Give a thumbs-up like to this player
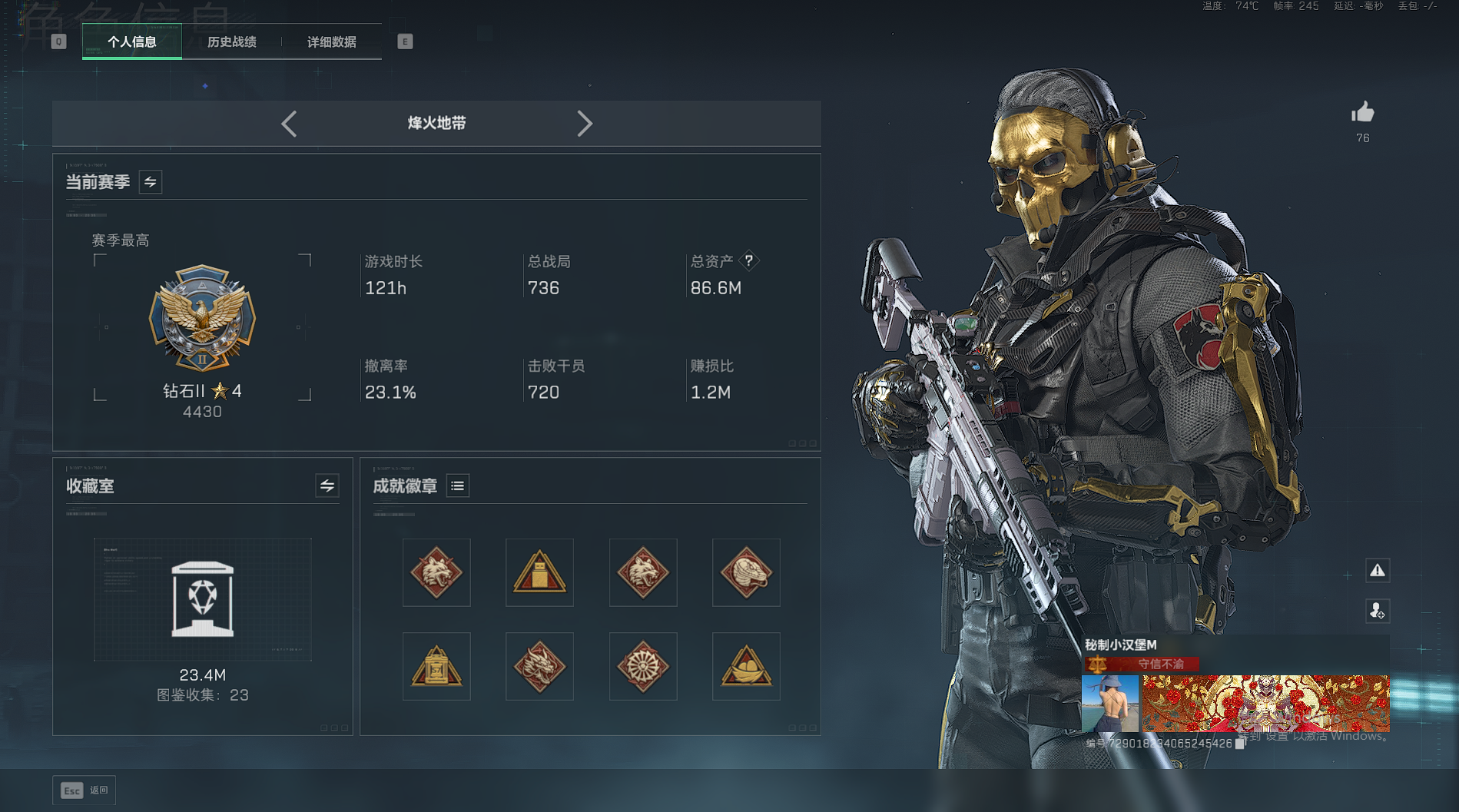1459x812 pixels. point(1362,114)
